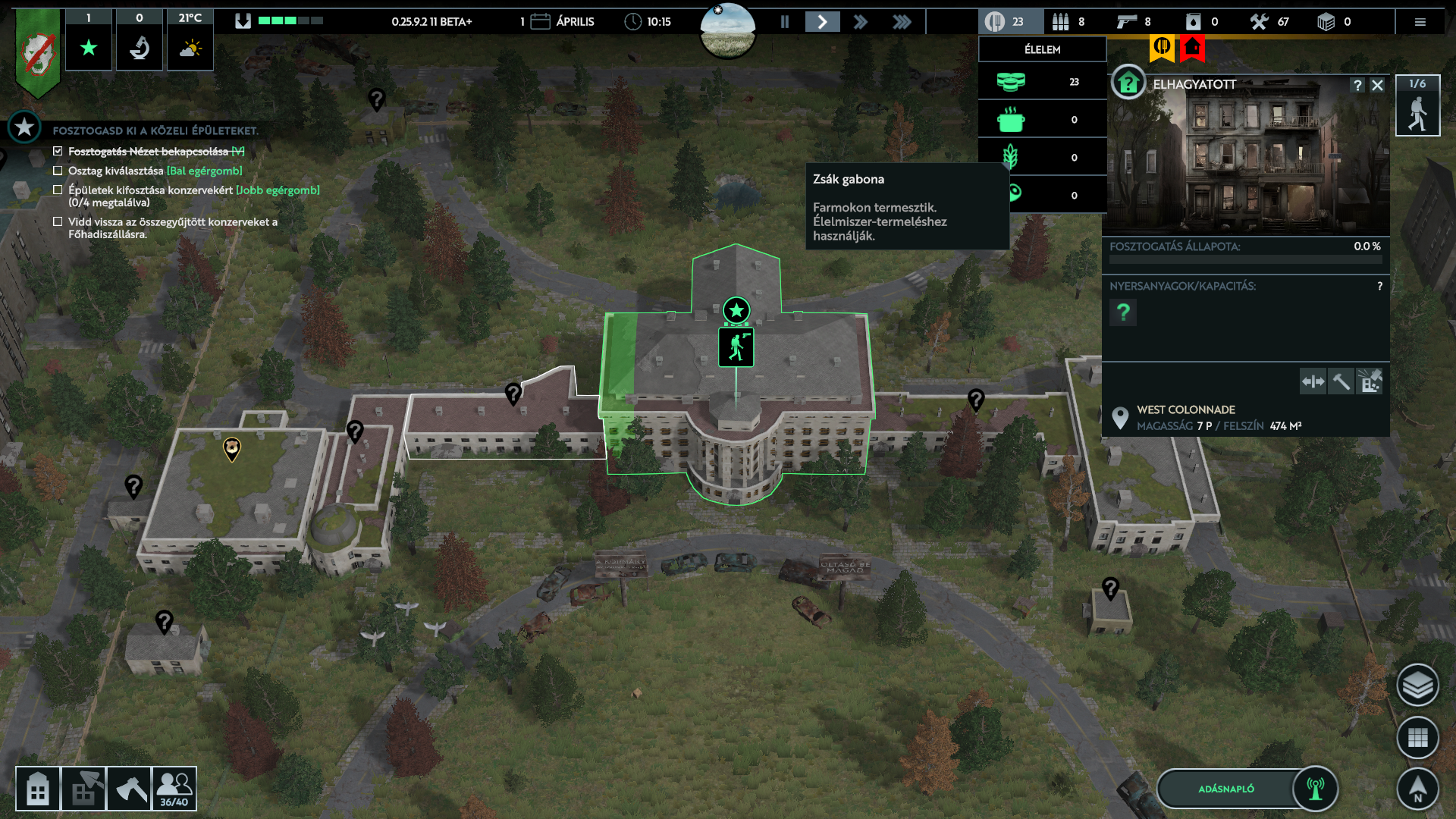Select the pistol weapons resource category
This screenshot has height=819, width=1456.
1133,22
